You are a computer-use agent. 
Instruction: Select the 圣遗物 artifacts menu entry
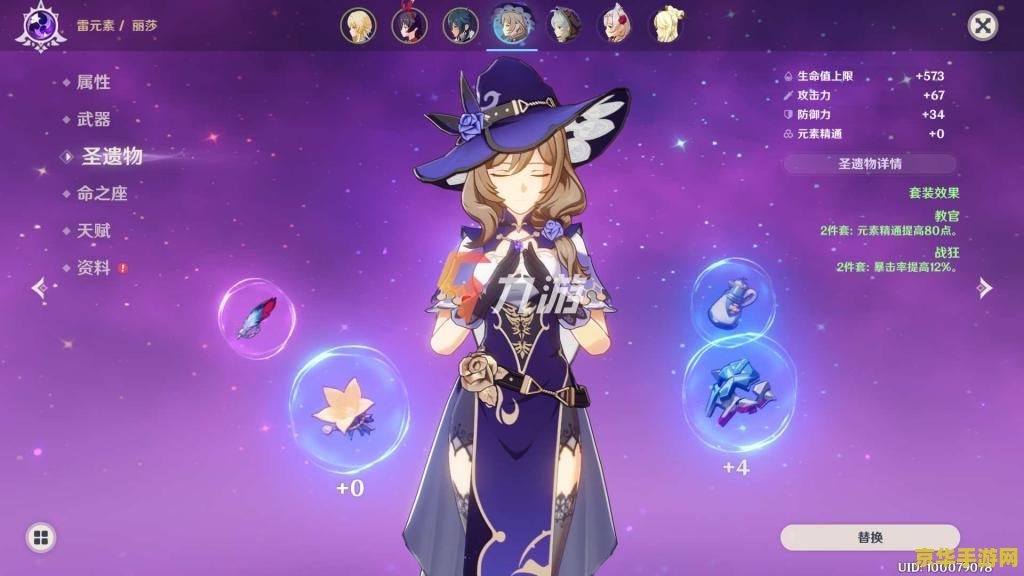pyautogui.click(x=111, y=156)
